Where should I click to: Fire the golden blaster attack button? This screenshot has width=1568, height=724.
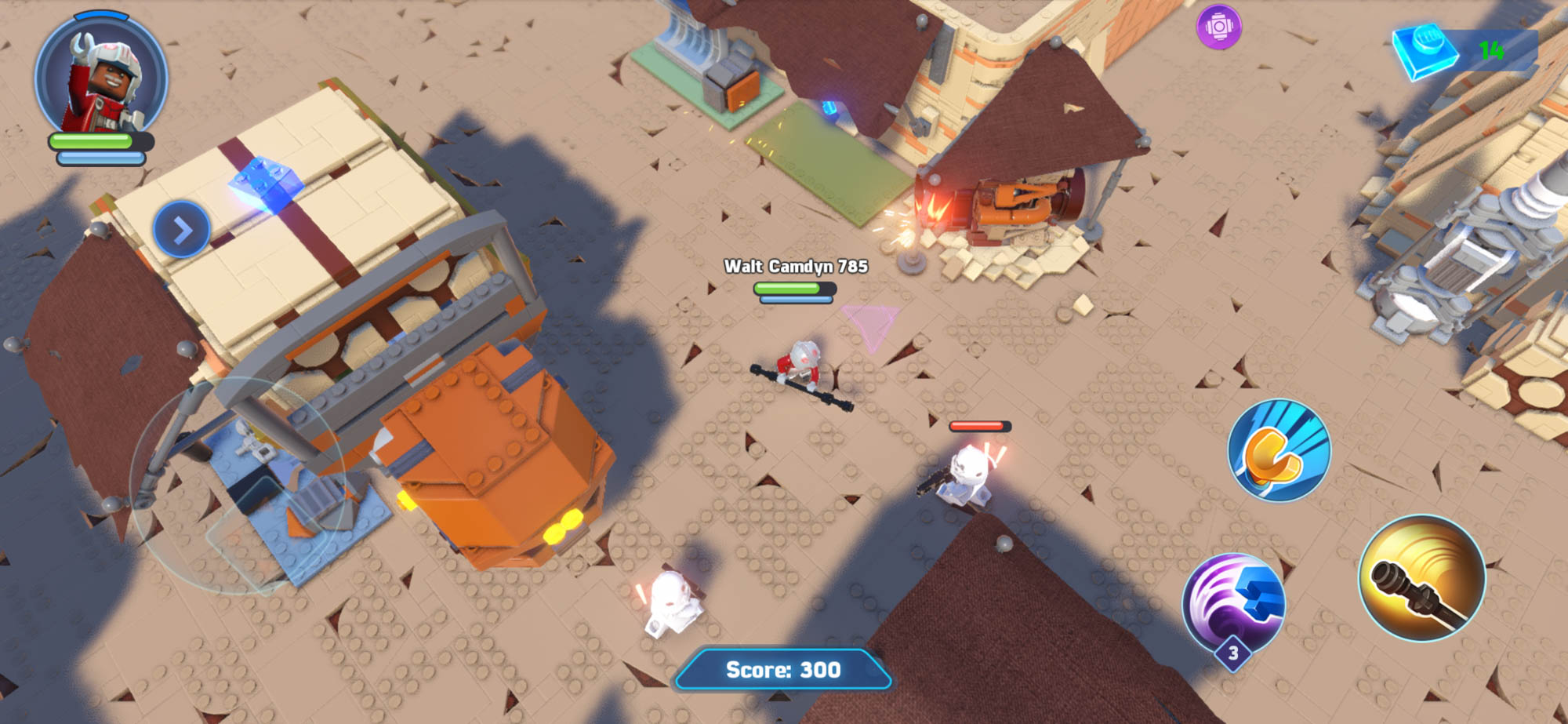1421,578
